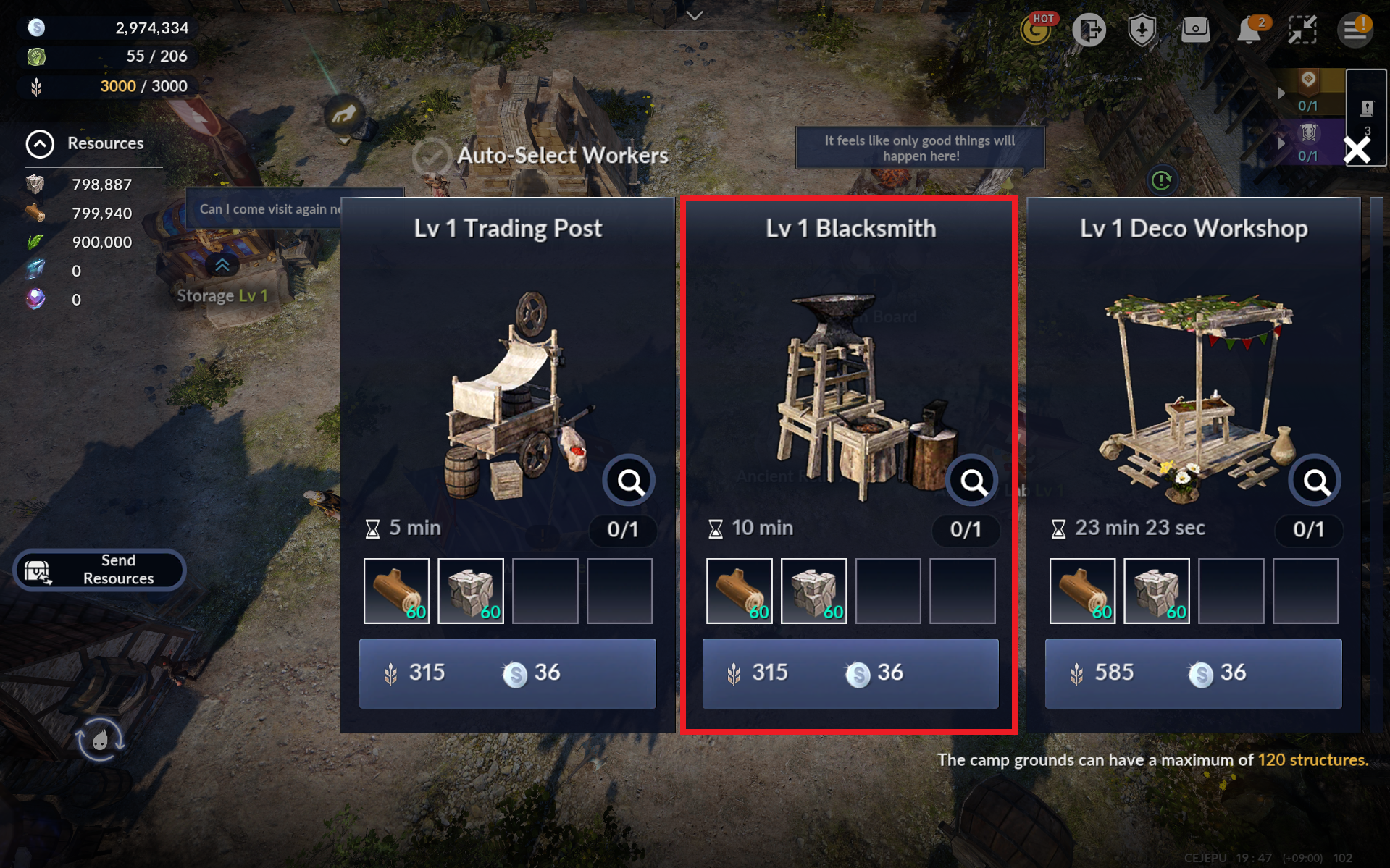Toggle the fullscreen arrows icon
Image resolution: width=1390 pixels, height=868 pixels.
(1302, 30)
